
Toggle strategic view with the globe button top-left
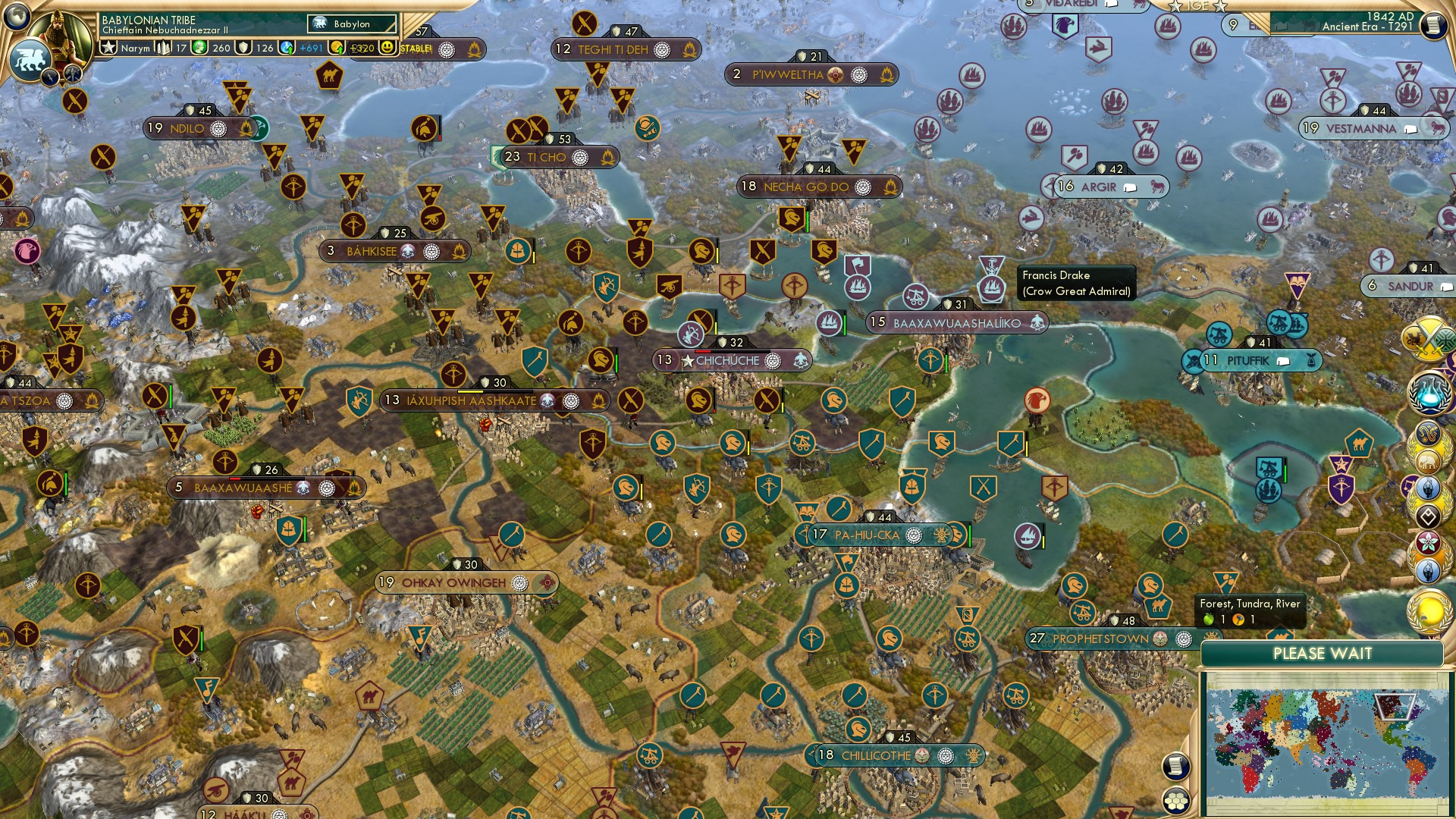coord(17,17)
